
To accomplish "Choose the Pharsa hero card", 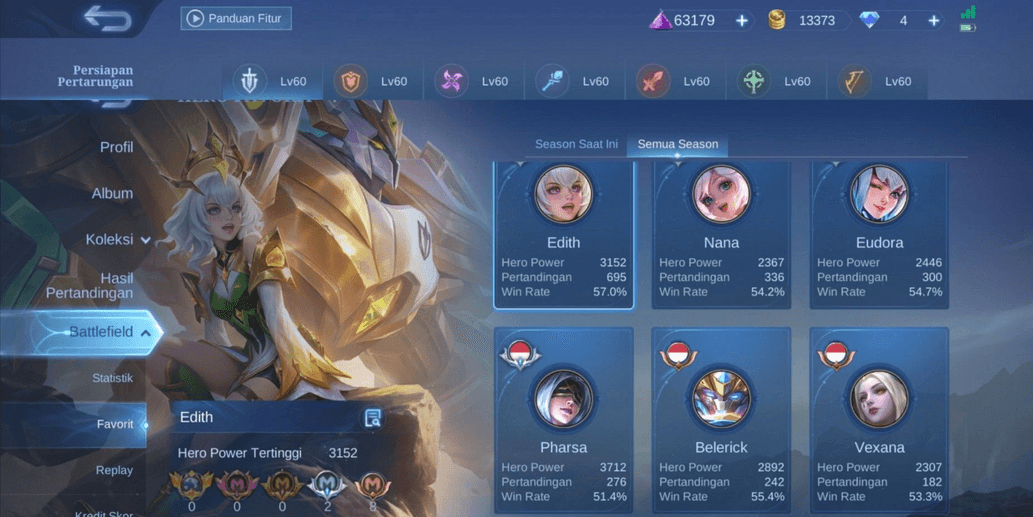I will (563, 420).
